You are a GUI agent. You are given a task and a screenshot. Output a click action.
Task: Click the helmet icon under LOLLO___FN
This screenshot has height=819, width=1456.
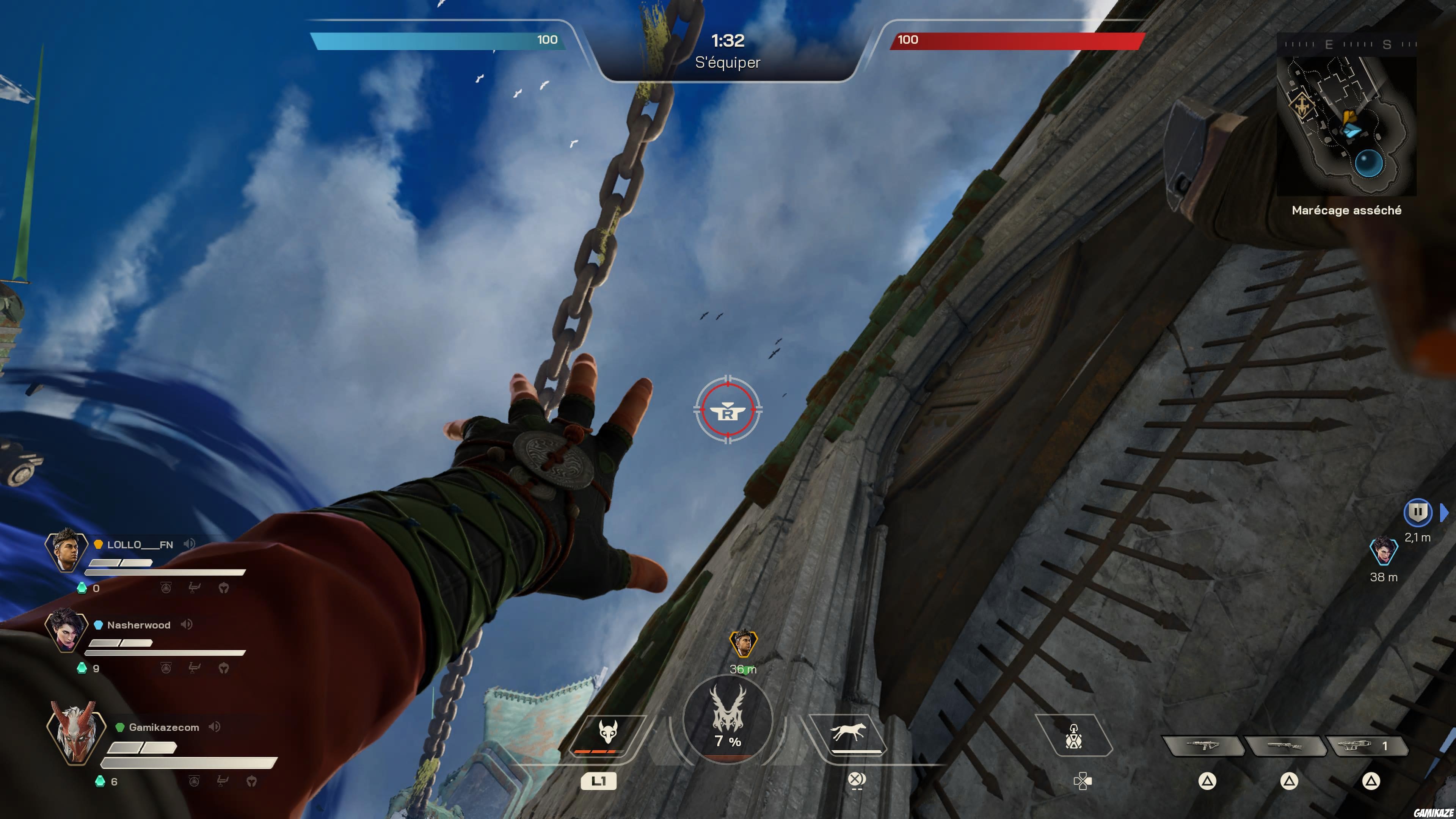(224, 588)
